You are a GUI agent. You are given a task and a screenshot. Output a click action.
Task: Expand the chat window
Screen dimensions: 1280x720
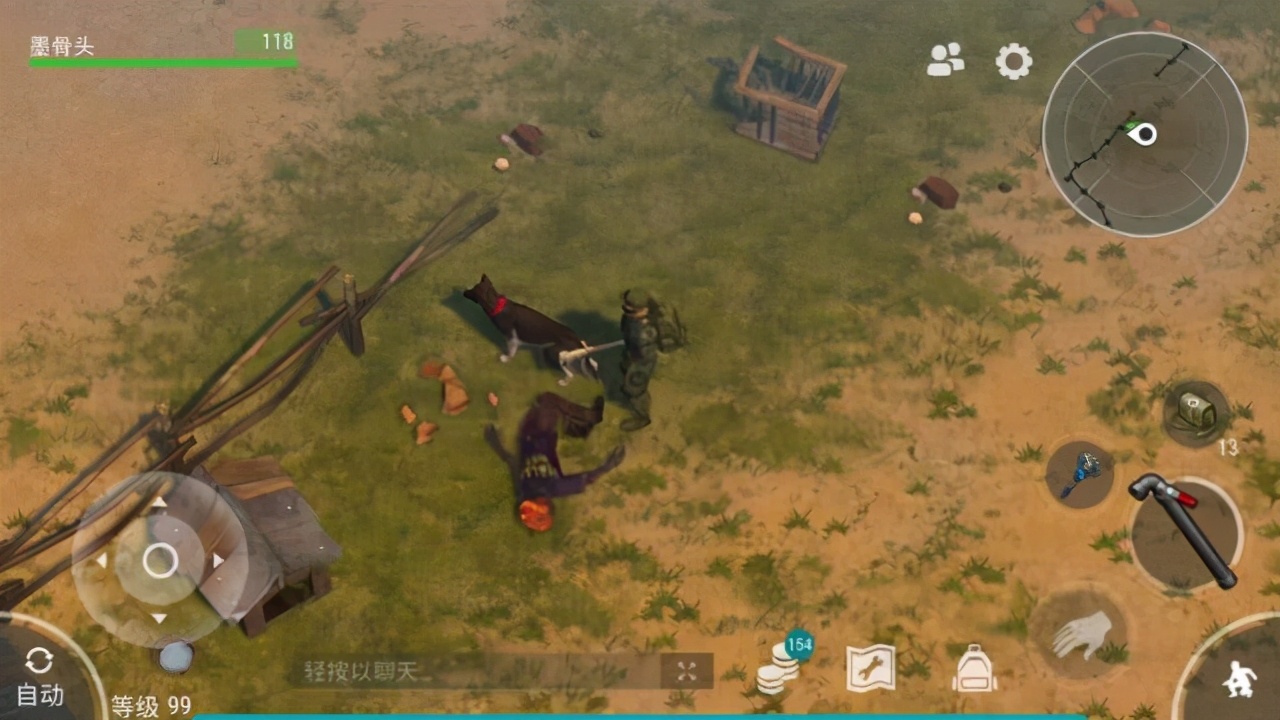(686, 671)
